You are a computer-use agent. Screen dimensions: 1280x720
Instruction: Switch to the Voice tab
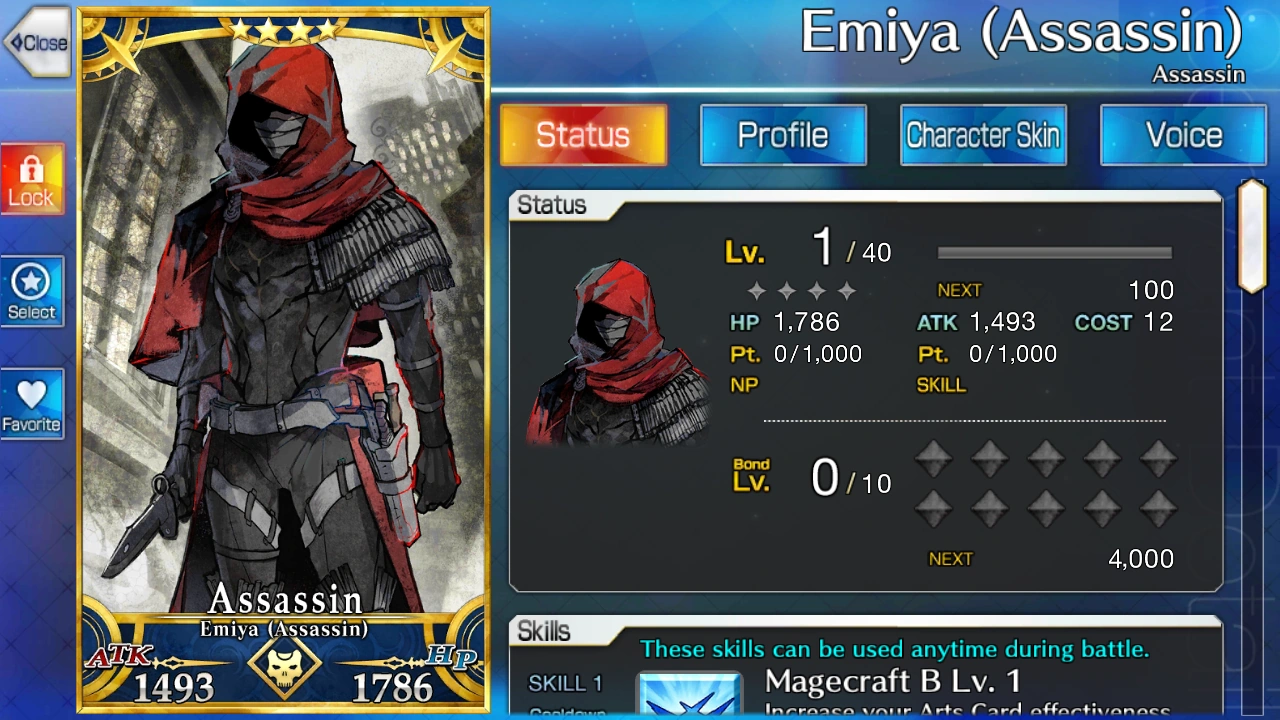(x=1183, y=135)
